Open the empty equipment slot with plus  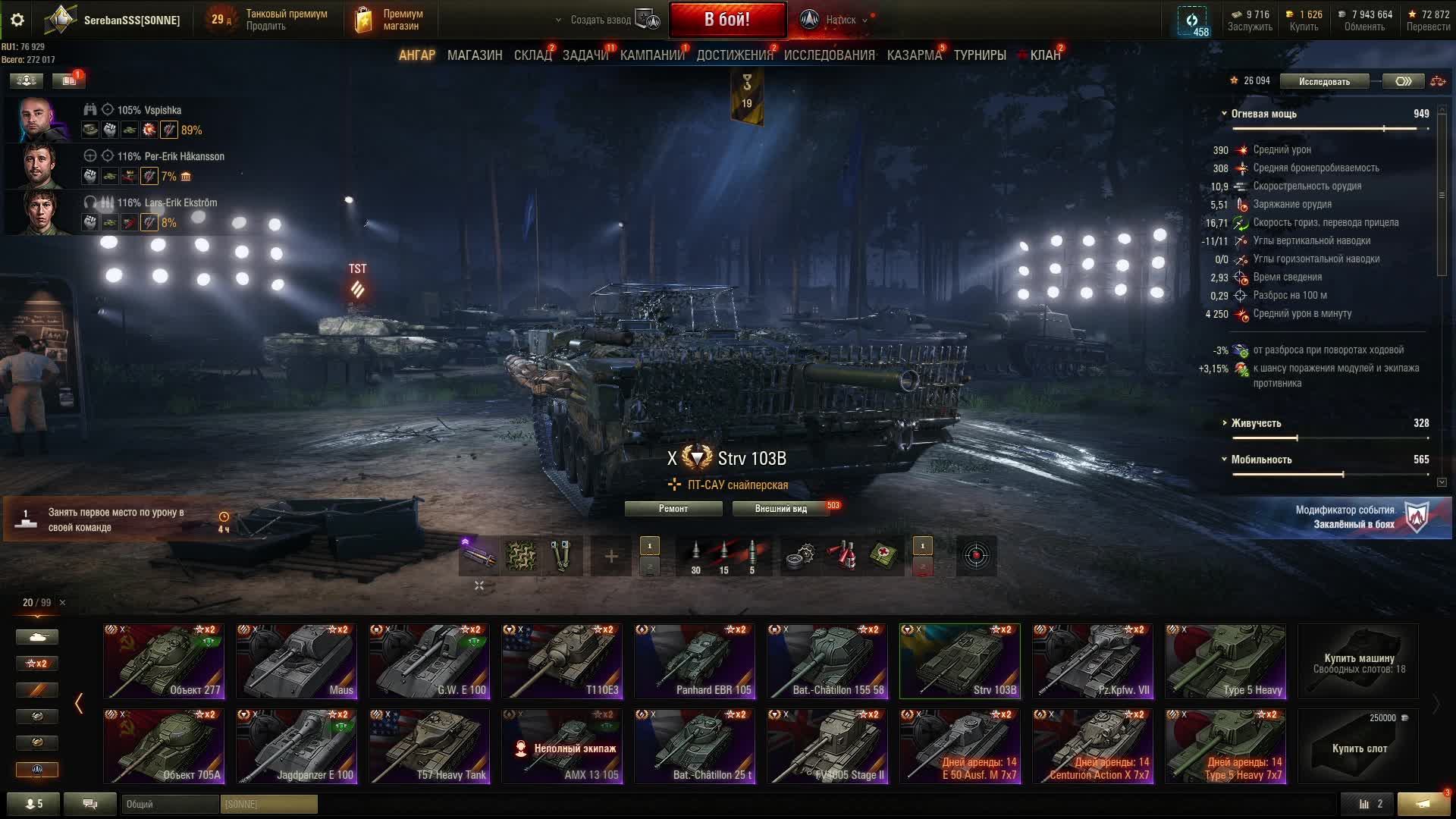[x=610, y=557]
